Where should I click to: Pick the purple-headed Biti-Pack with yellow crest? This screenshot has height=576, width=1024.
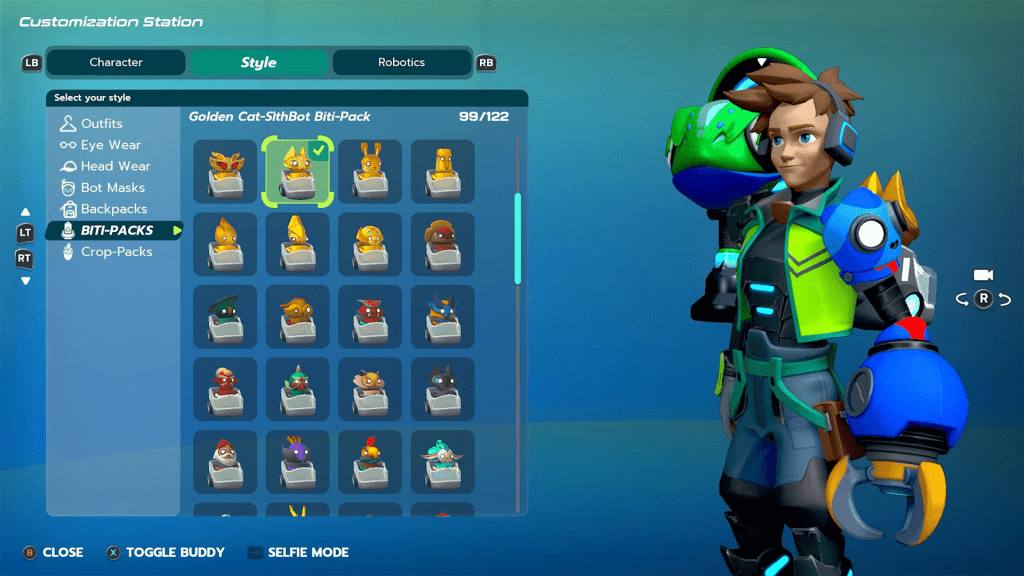297,462
